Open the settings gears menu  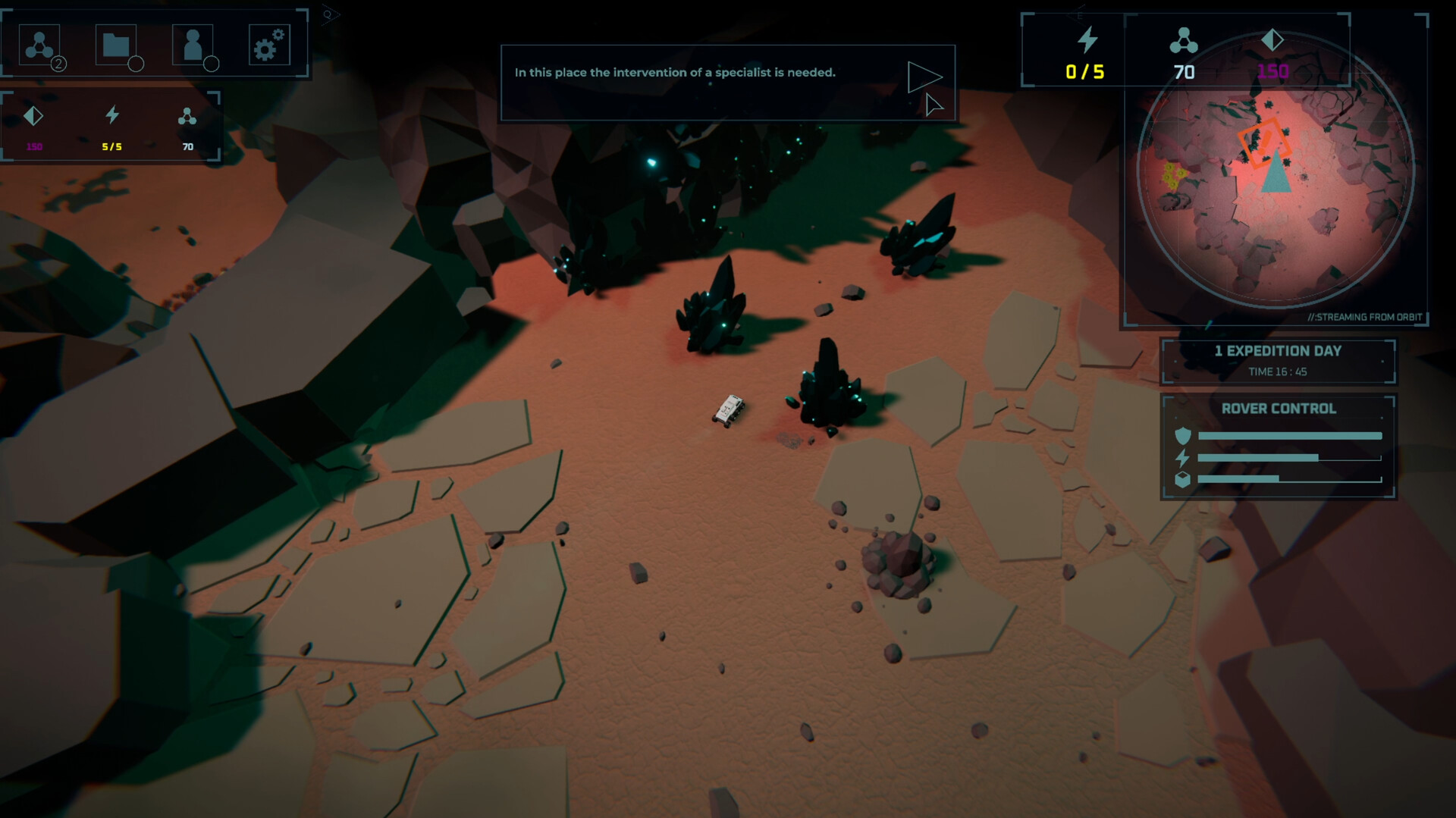tap(270, 43)
